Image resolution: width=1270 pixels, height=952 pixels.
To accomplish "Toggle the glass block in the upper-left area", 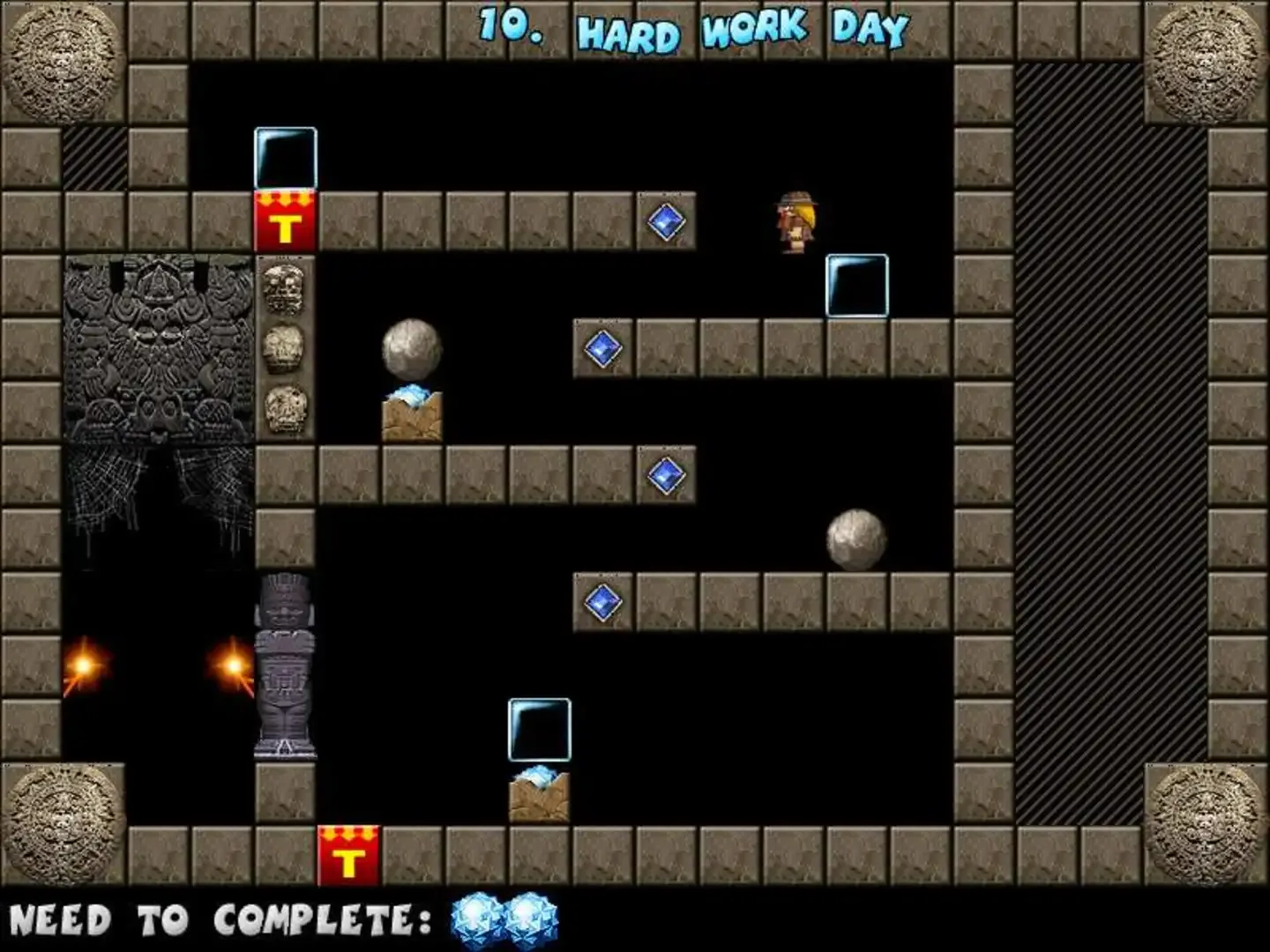I will pyautogui.click(x=284, y=157).
